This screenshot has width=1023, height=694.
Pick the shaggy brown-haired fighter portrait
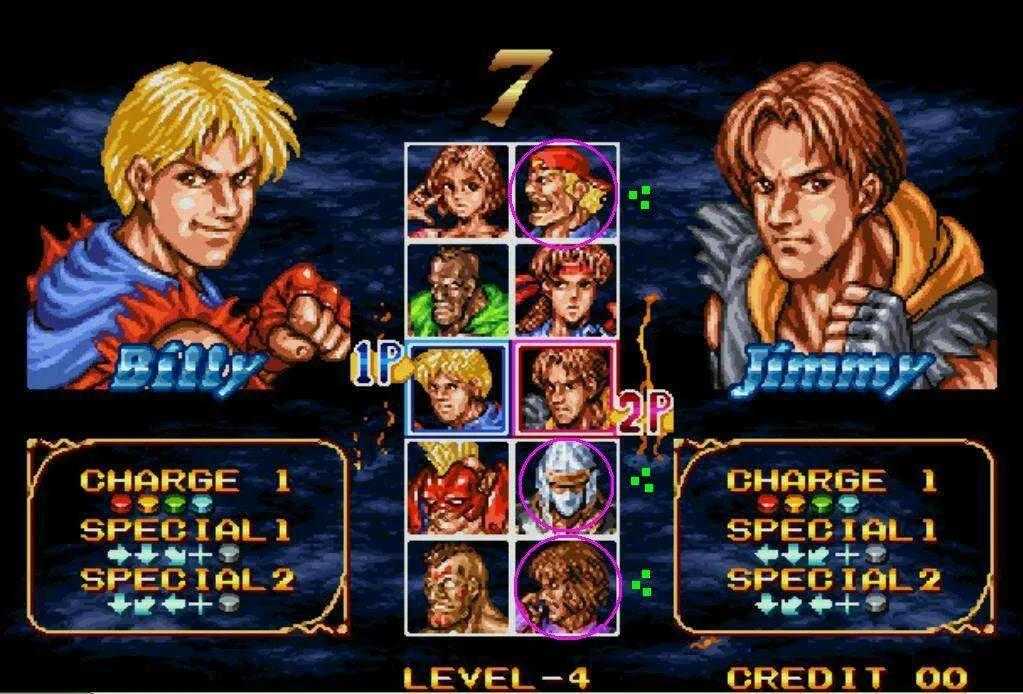pyautogui.click(x=564, y=586)
